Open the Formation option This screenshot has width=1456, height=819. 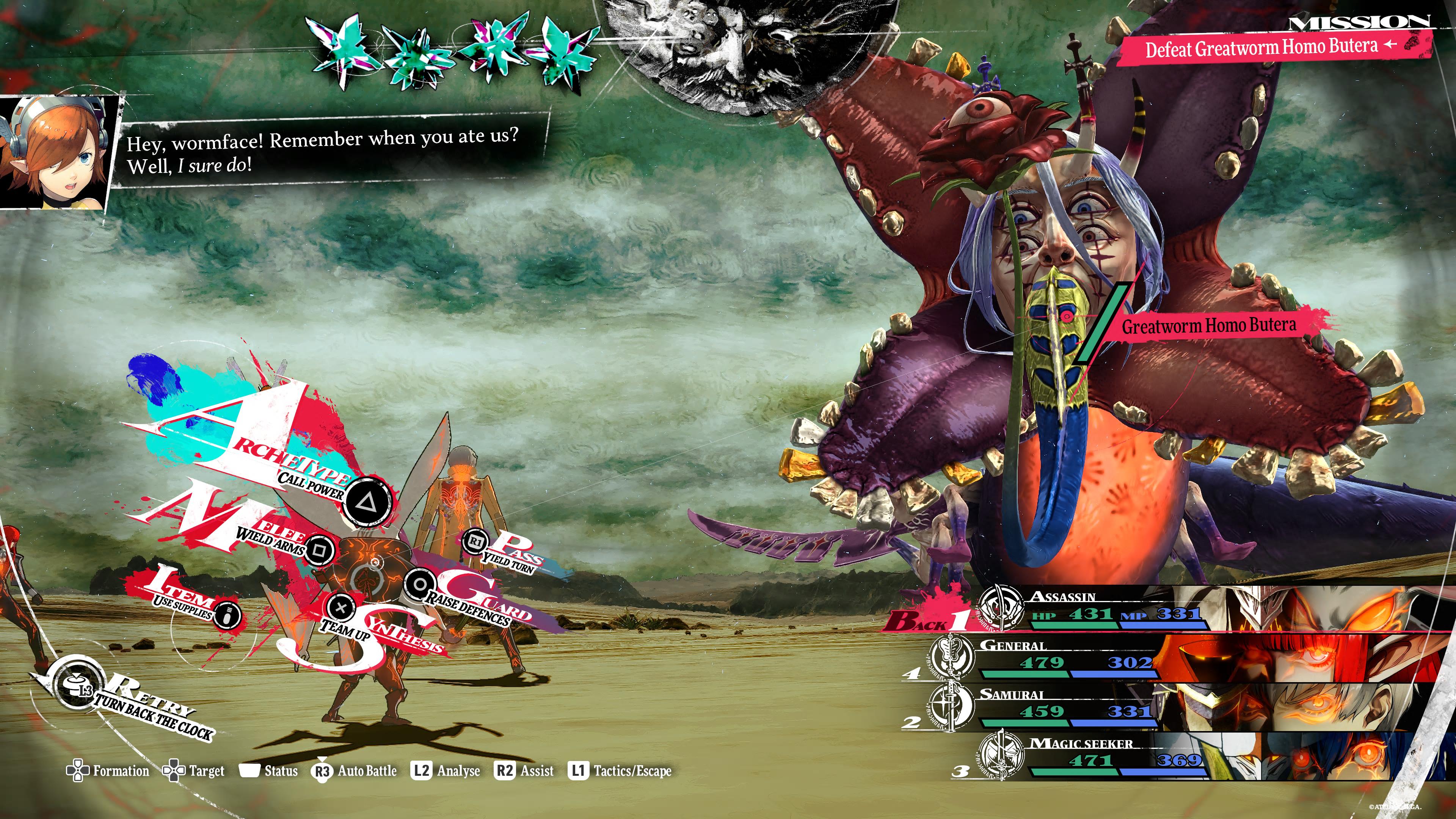click(x=108, y=770)
